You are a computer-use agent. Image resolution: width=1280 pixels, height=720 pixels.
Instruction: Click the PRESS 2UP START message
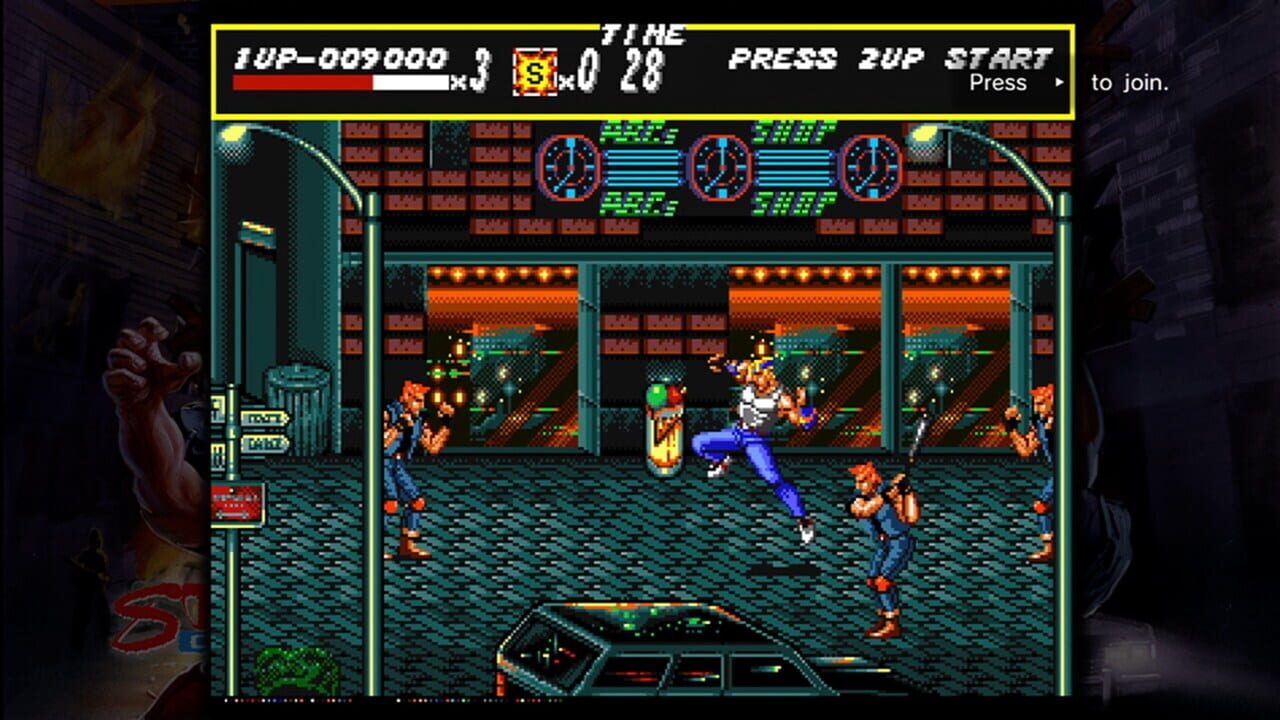(x=888, y=60)
